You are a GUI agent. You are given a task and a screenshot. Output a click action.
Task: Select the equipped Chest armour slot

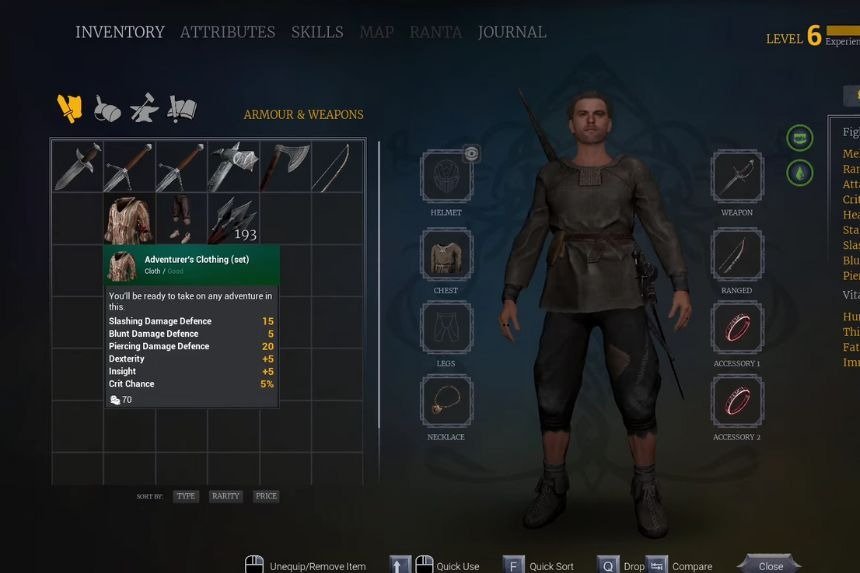[446, 255]
